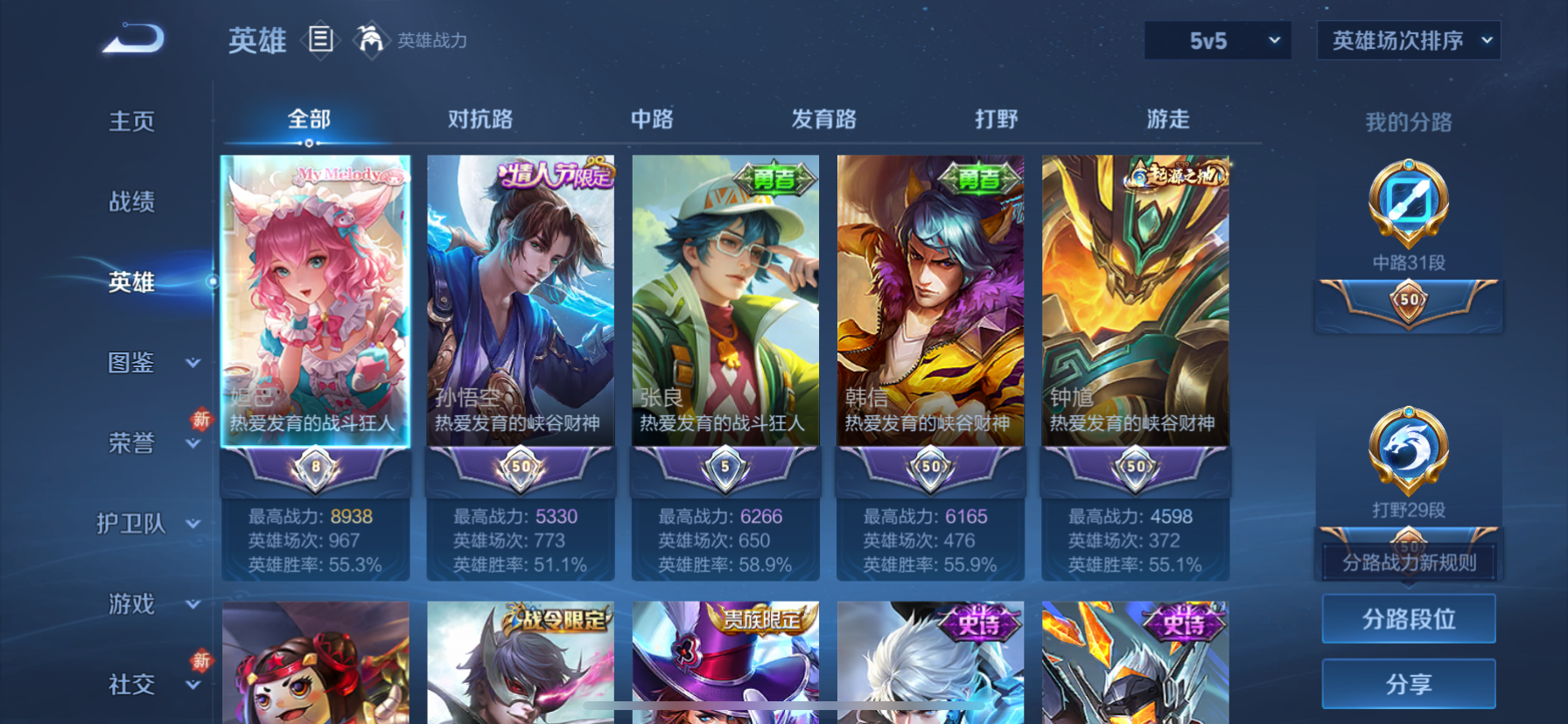Image resolution: width=1568 pixels, height=724 pixels.
Task: Select 社交 in the left sidebar
Action: click(x=129, y=686)
